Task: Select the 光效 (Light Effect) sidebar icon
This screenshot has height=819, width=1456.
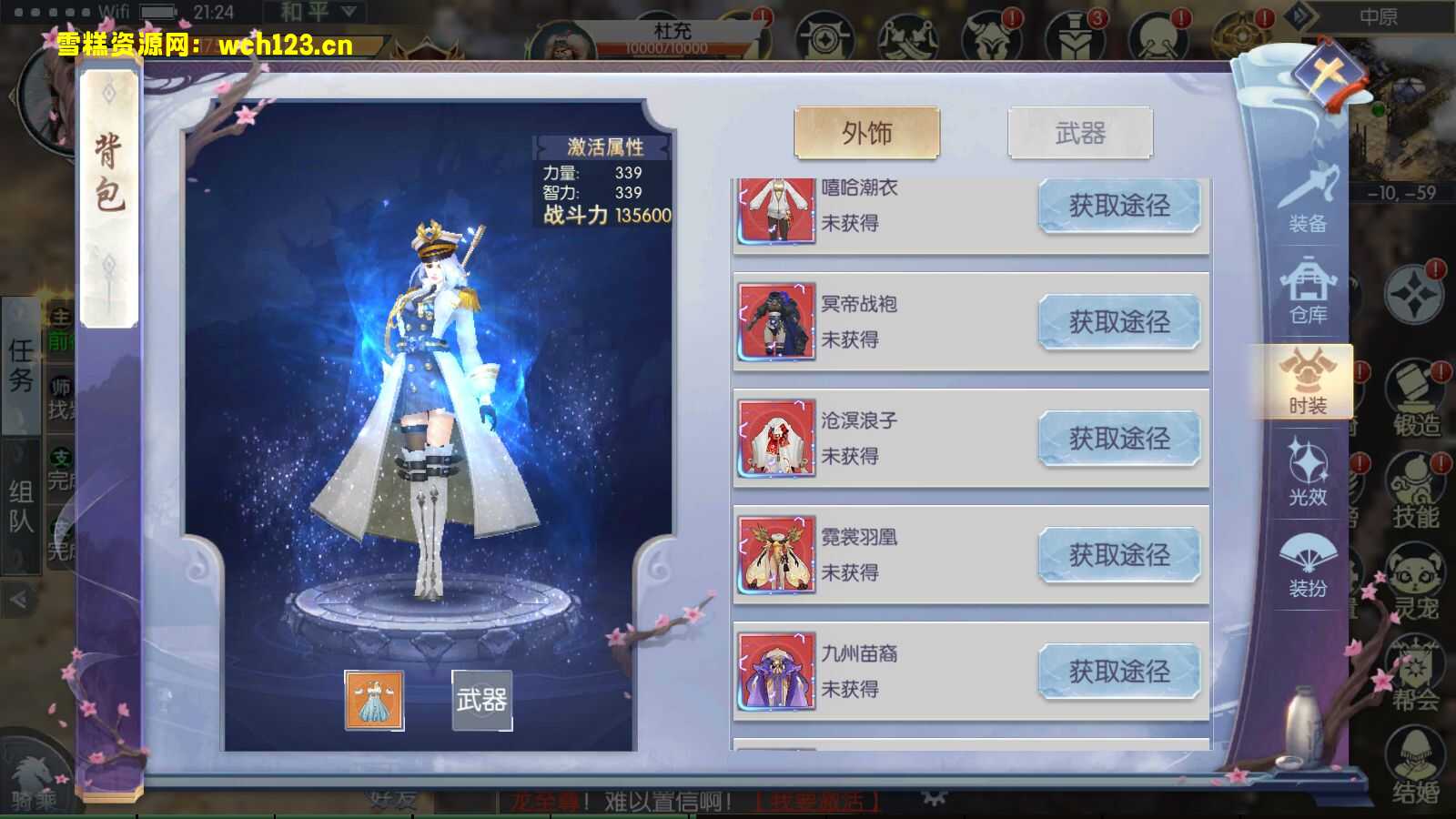Action: click(x=1309, y=473)
